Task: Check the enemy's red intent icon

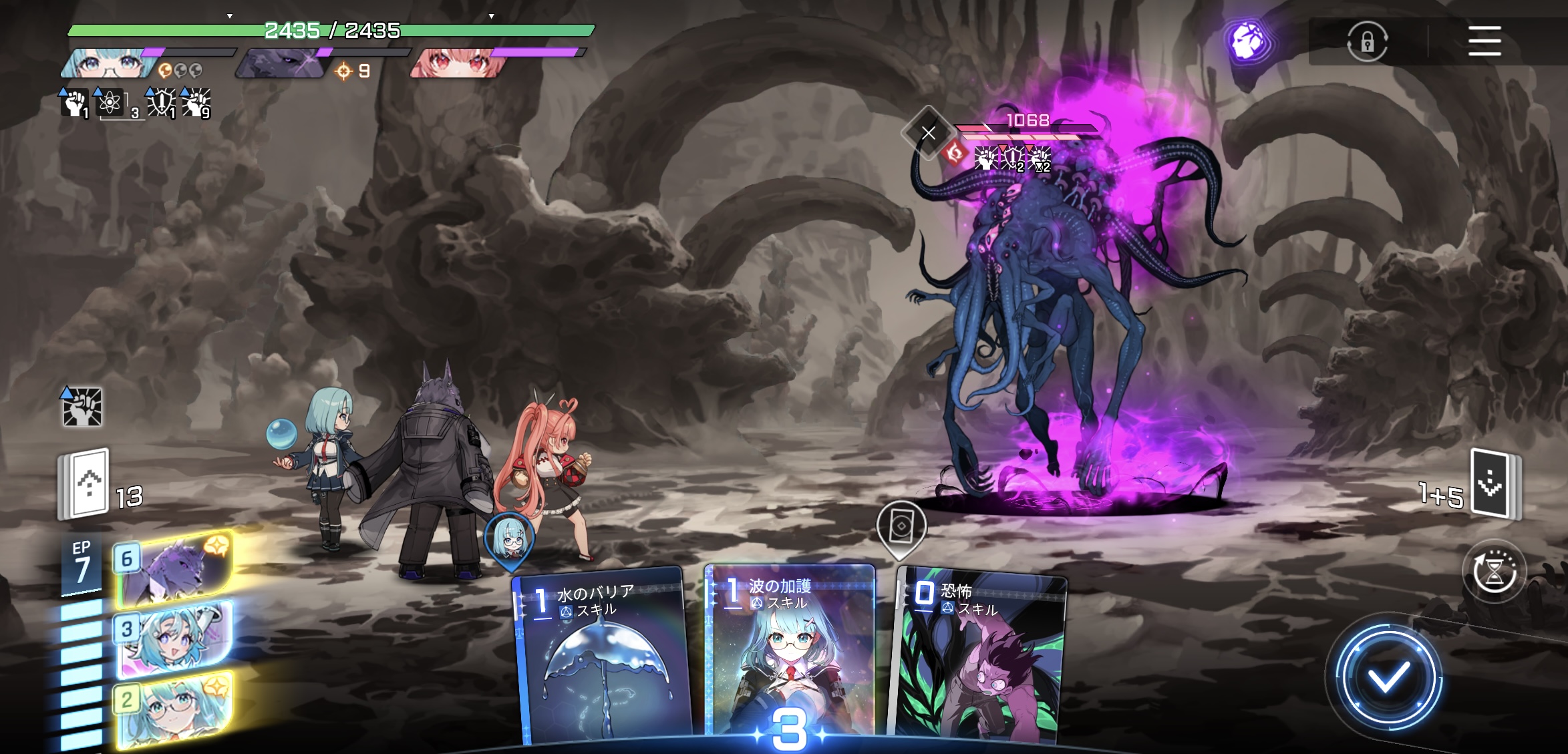Action: [x=955, y=154]
